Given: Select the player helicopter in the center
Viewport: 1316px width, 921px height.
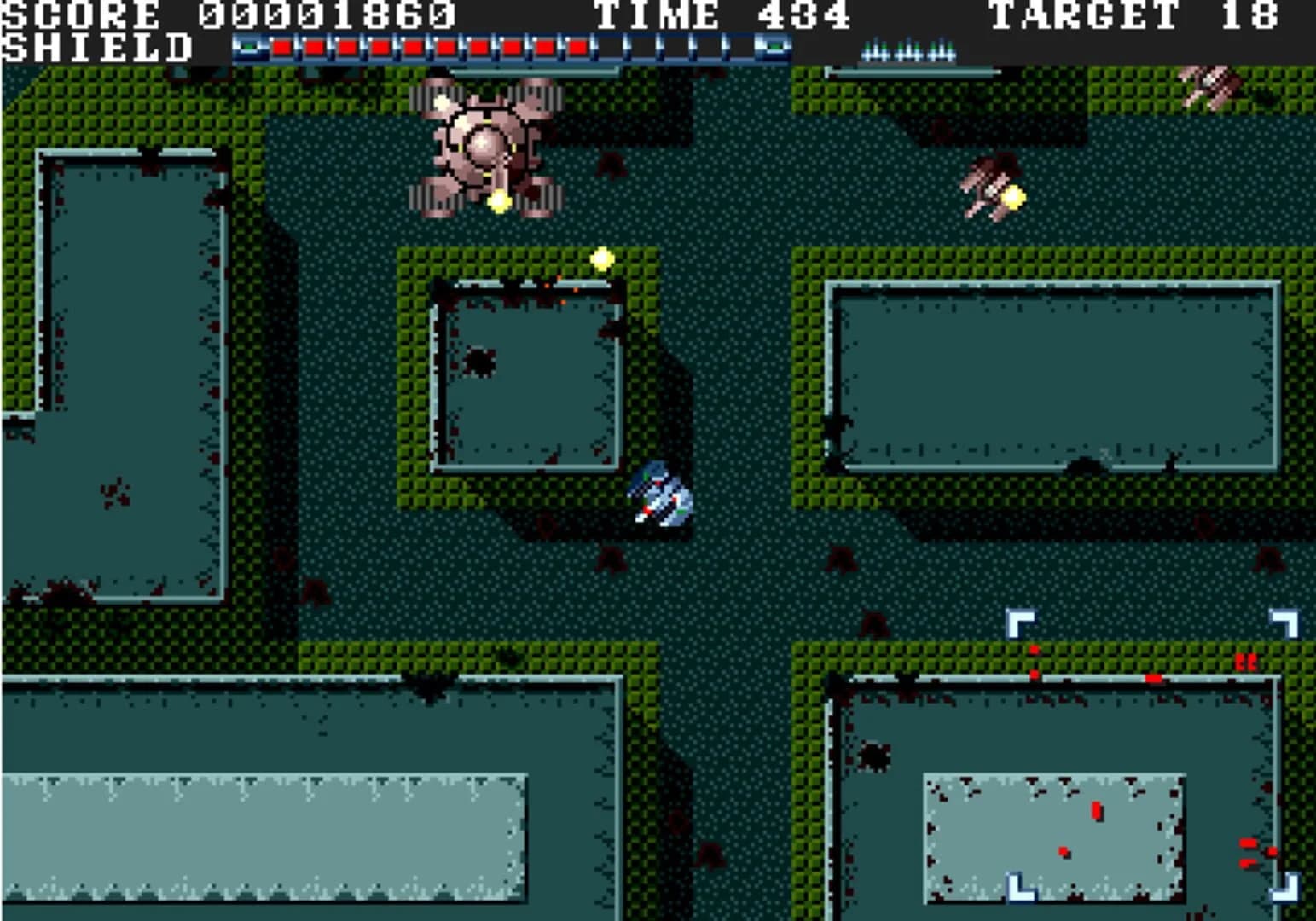Looking at the screenshot, I should coord(661,495).
